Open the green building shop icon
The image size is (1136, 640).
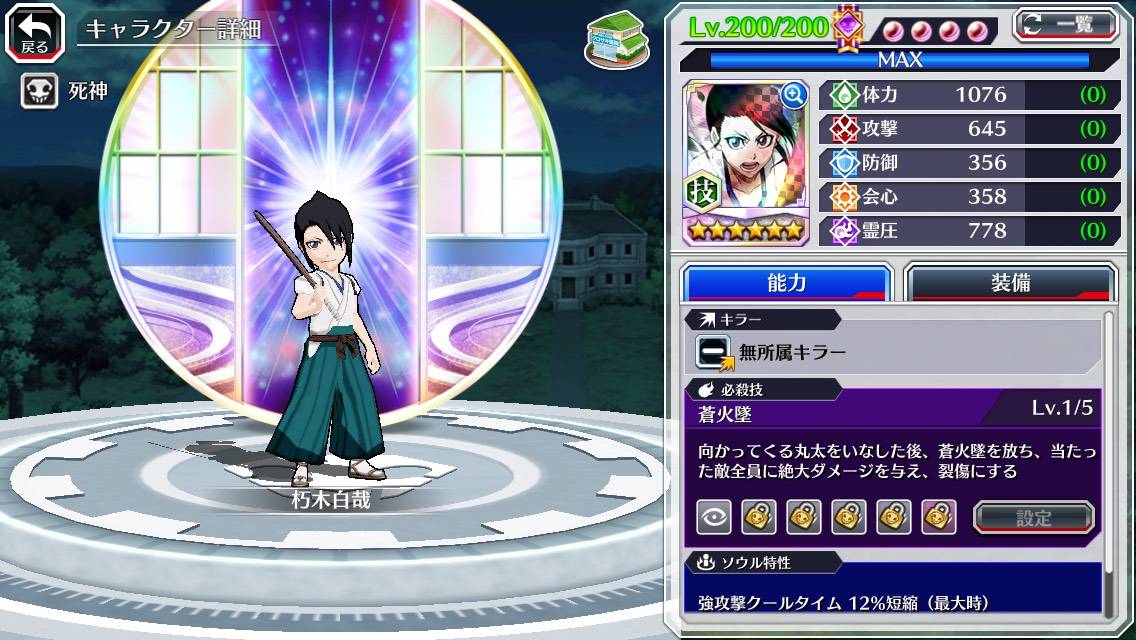609,36
